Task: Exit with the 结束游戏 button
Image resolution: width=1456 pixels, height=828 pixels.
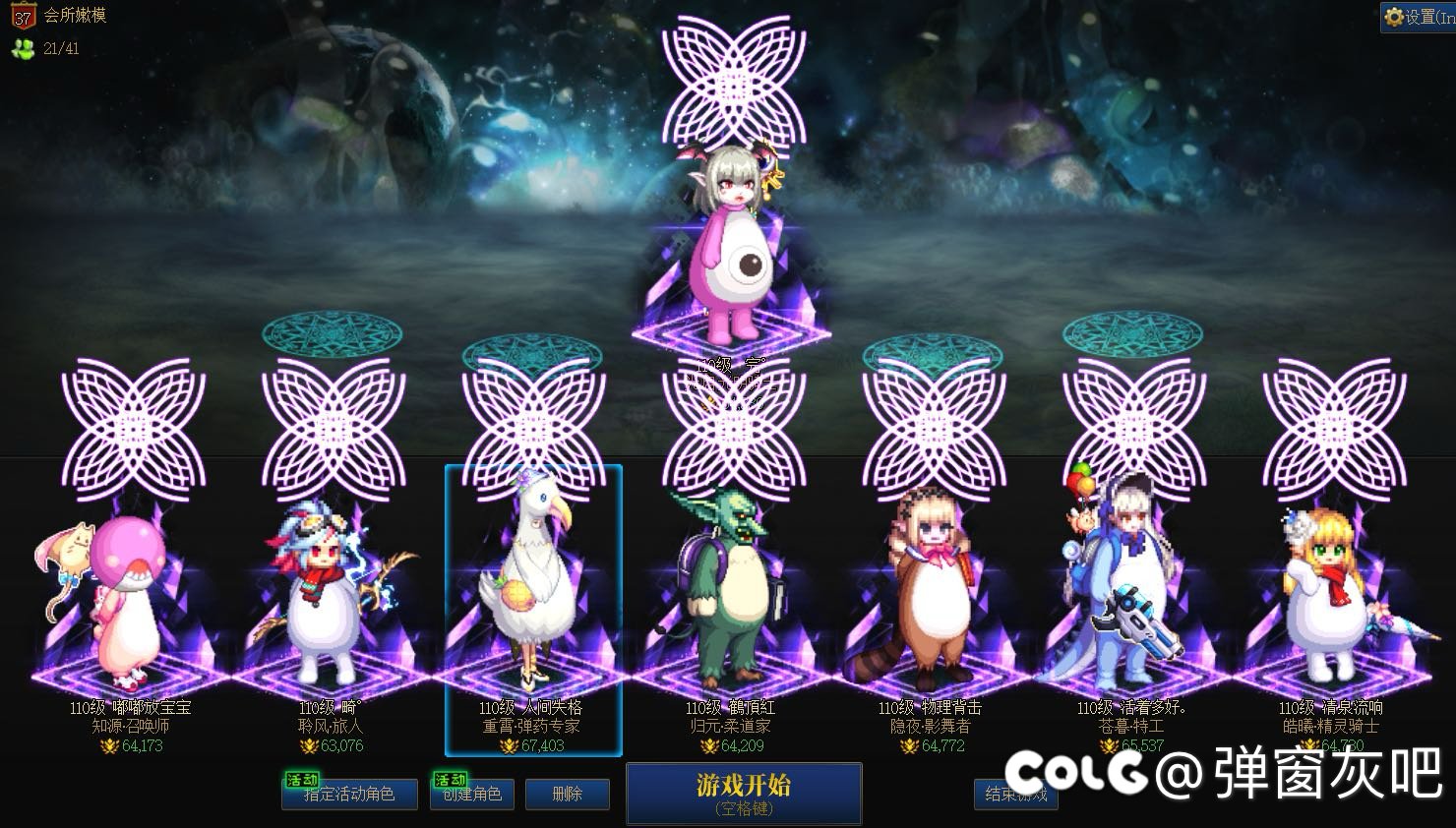Action: coord(1015,794)
